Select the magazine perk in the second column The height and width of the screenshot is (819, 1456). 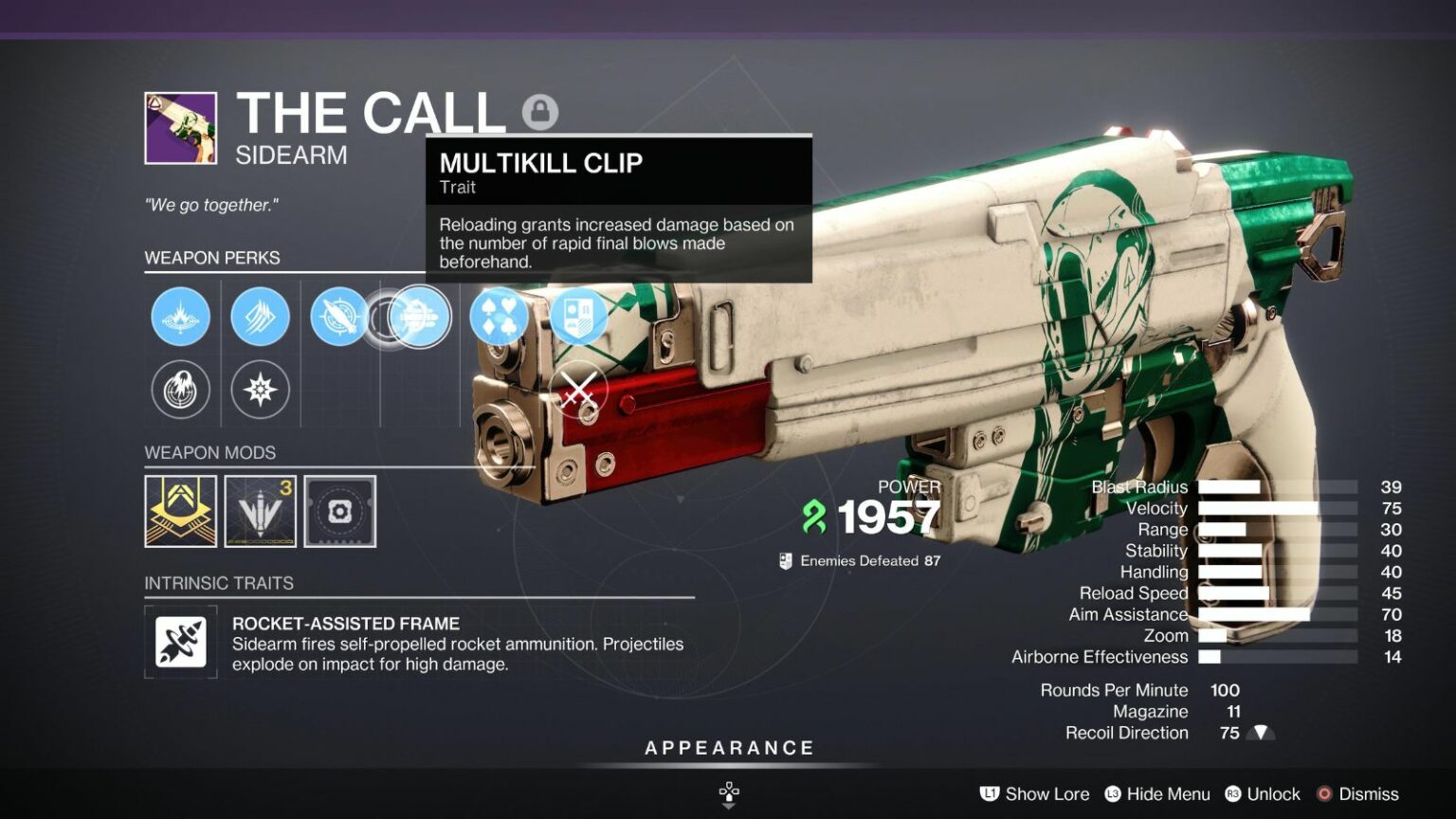(x=260, y=317)
